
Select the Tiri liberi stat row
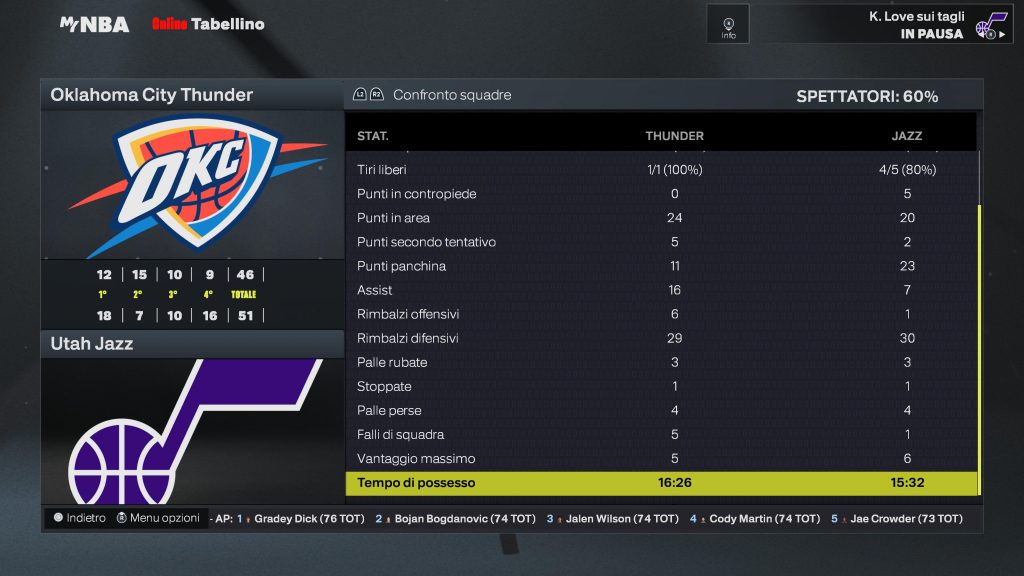click(x=660, y=170)
